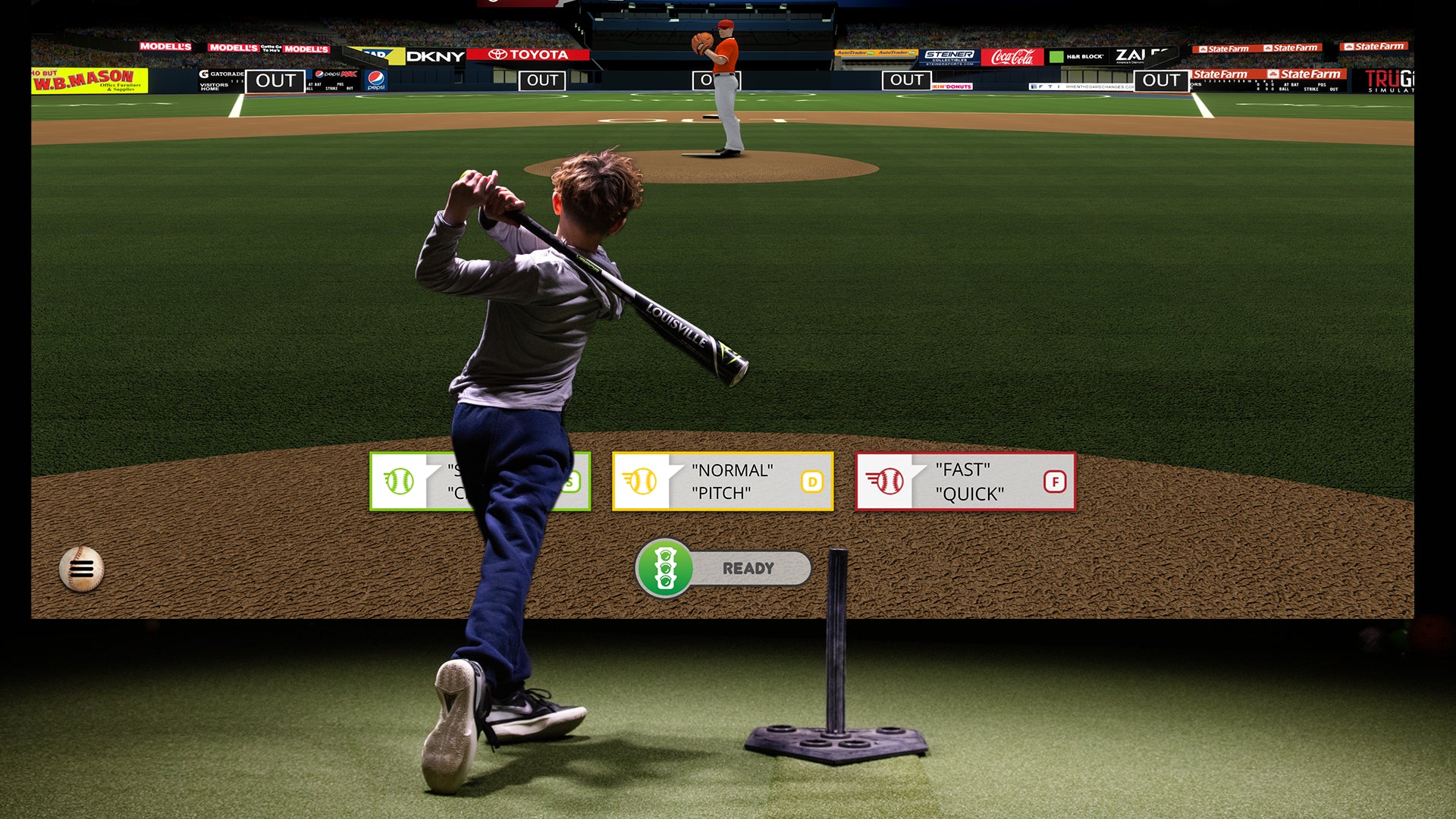Click the DKNY logo on the upper banner
Image resolution: width=1456 pixels, height=819 pixels.
pyautogui.click(x=435, y=56)
